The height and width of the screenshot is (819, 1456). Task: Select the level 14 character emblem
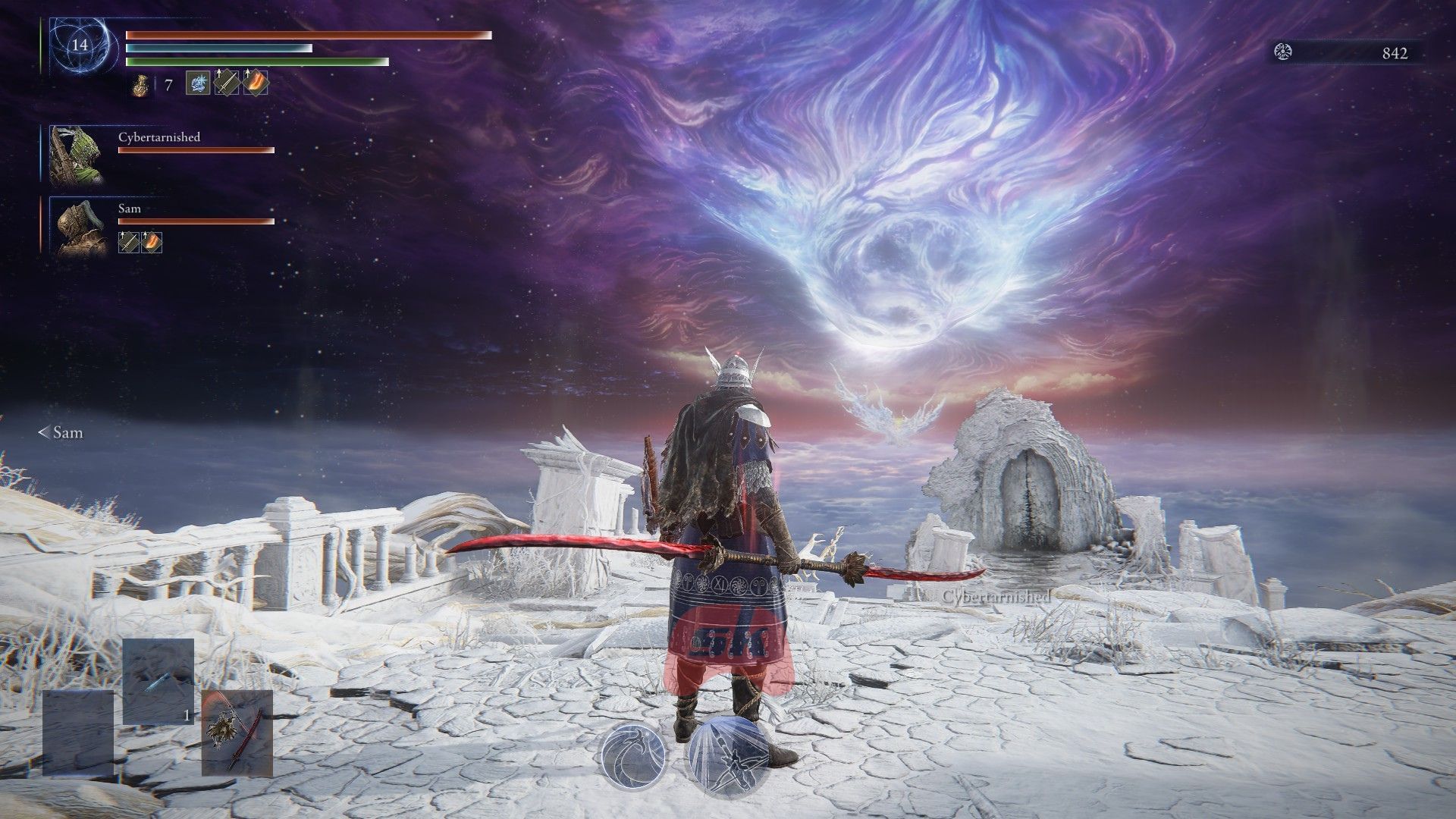[80, 45]
